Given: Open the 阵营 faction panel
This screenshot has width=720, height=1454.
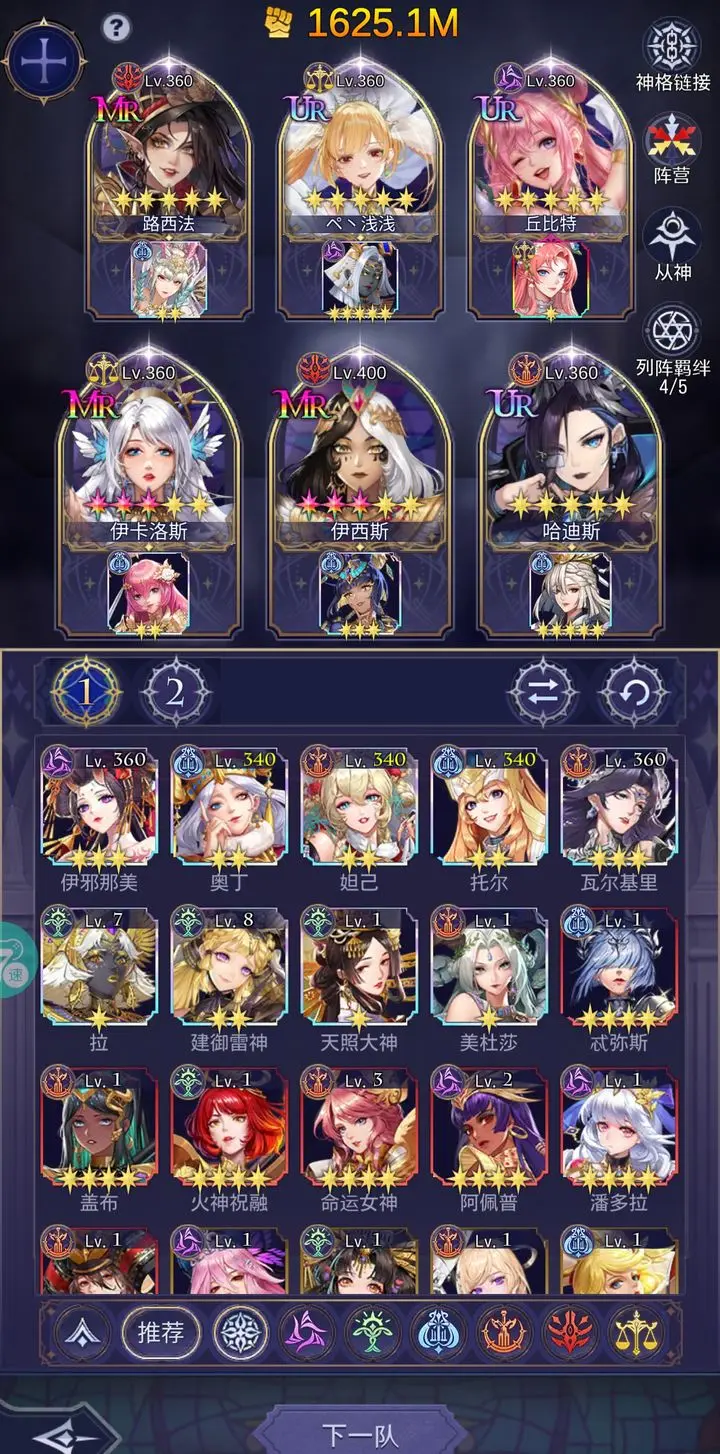Looking at the screenshot, I should click(671, 147).
